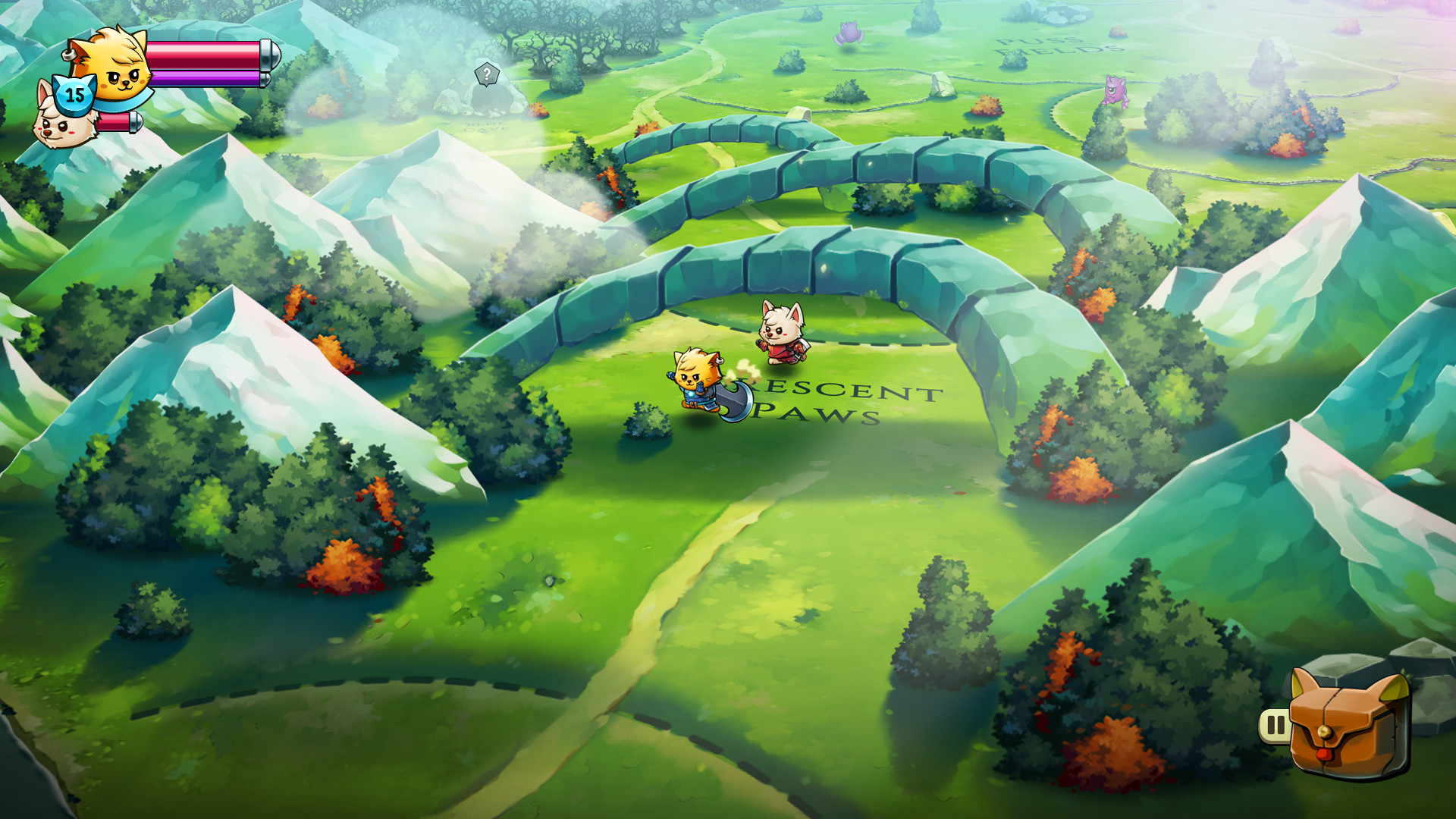Click the gold clasp on the inventory satchel
This screenshot has width=1456, height=819.
pos(1325,733)
